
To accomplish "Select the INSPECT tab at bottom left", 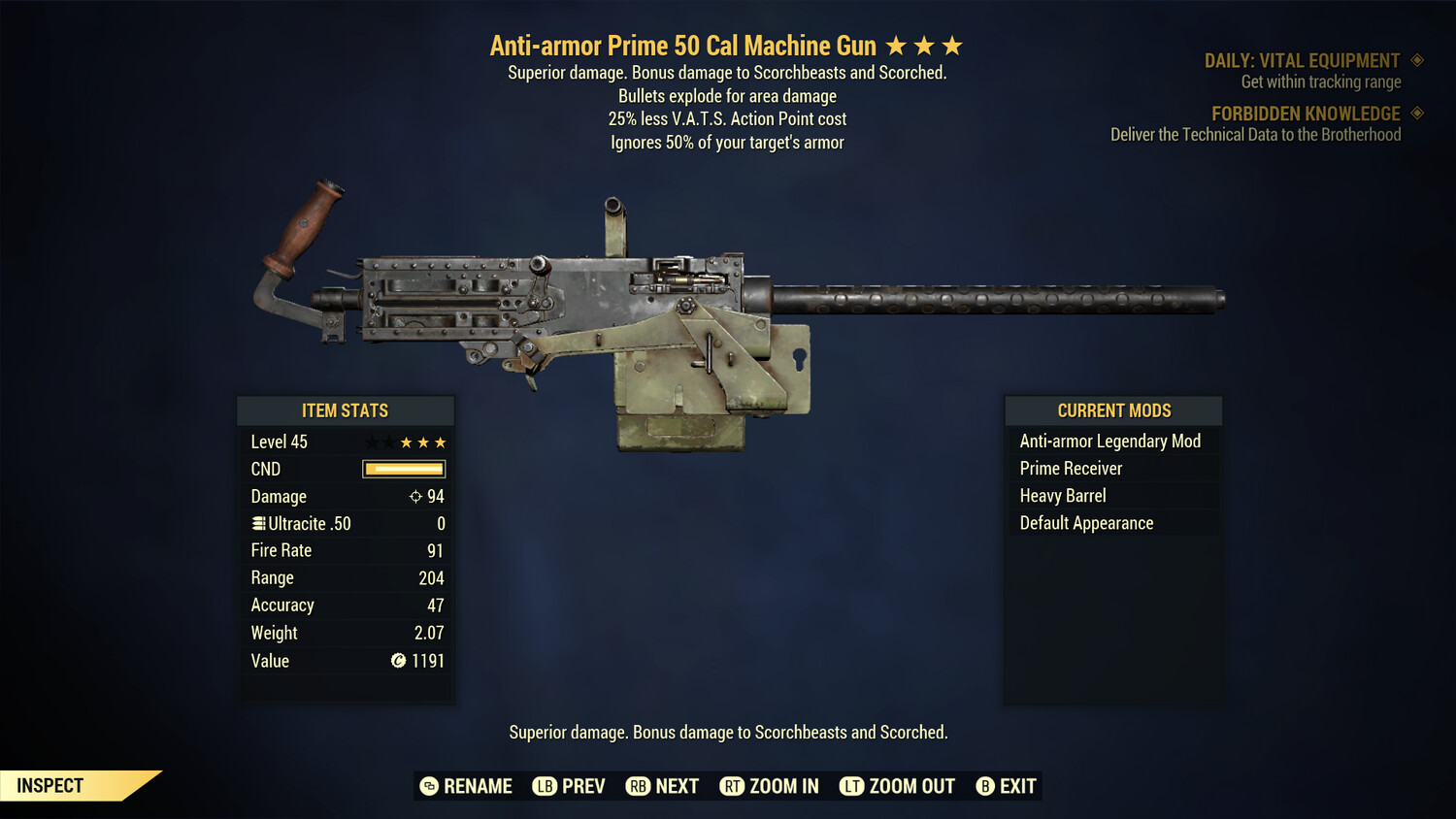I will click(x=49, y=785).
